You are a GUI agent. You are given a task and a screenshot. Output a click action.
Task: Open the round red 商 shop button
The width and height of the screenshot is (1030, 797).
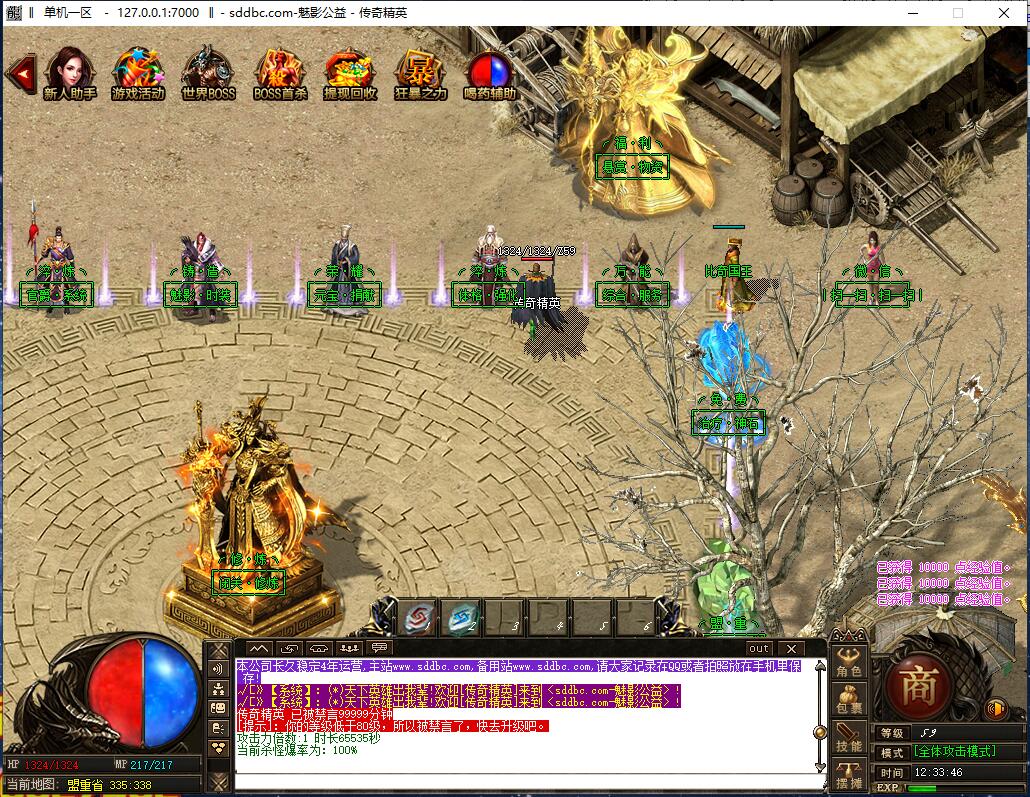click(x=918, y=684)
